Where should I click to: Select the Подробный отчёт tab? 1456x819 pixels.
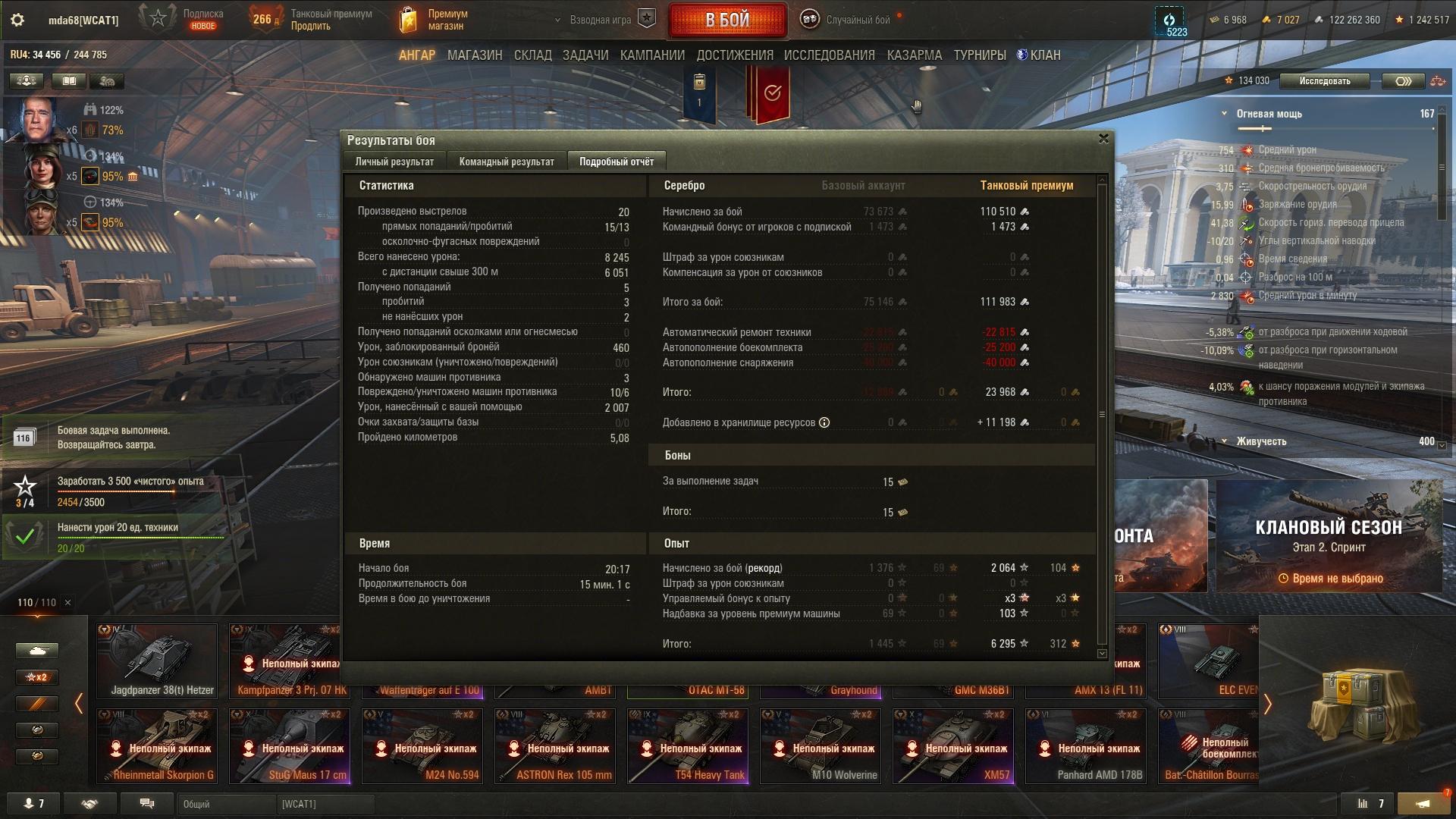click(x=616, y=162)
